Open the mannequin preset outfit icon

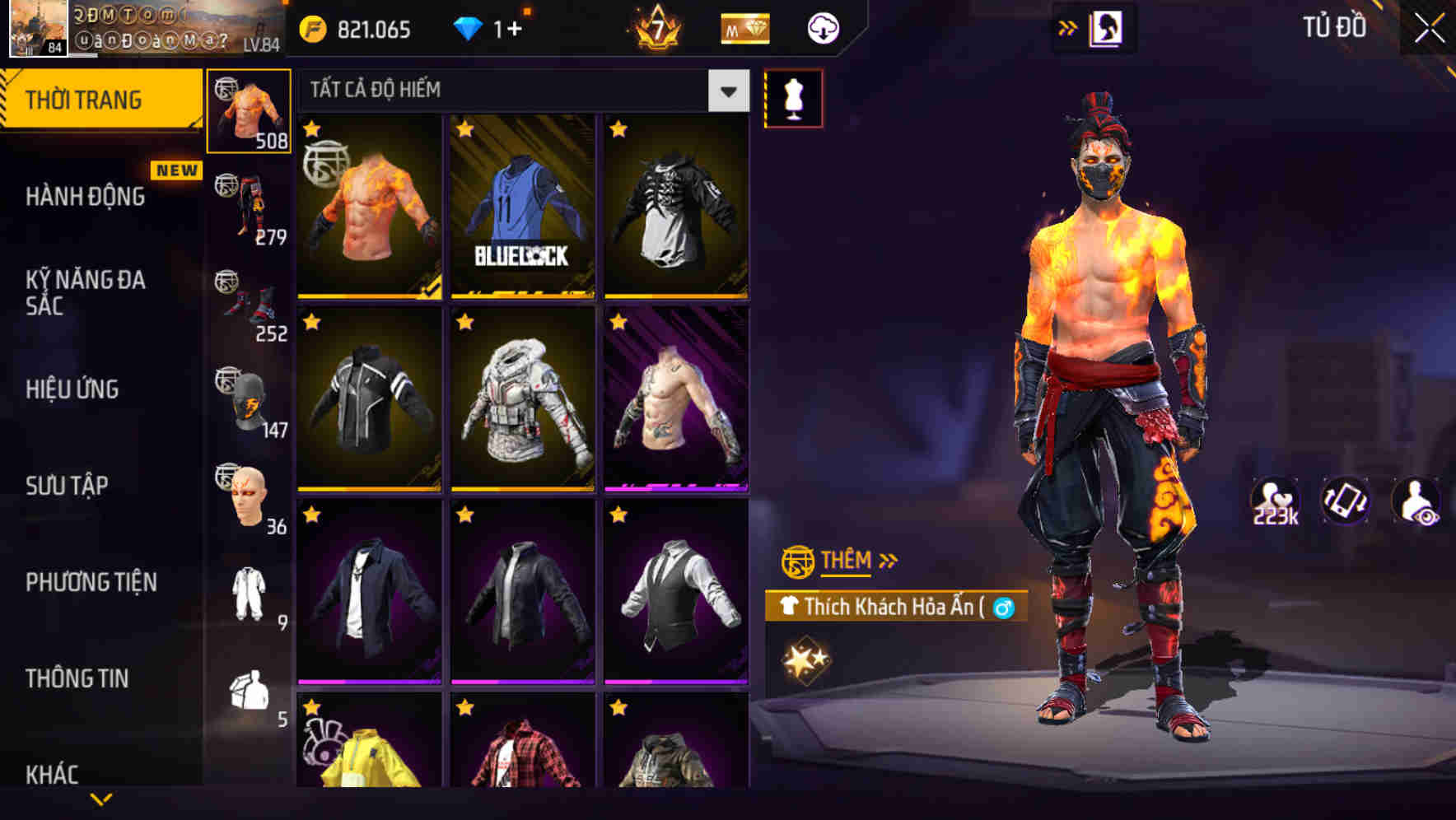[x=793, y=97]
